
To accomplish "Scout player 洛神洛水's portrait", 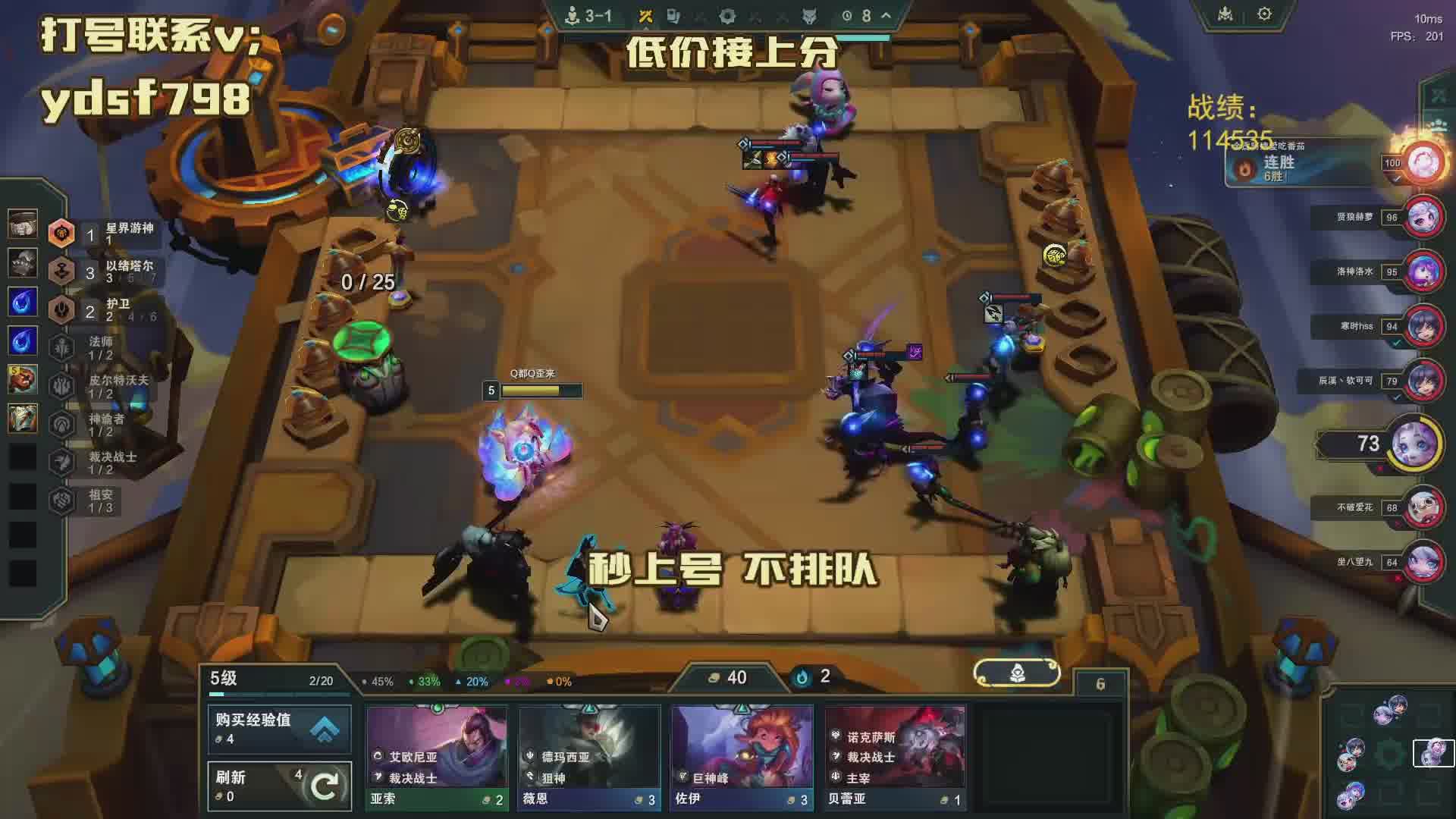I will (1423, 271).
